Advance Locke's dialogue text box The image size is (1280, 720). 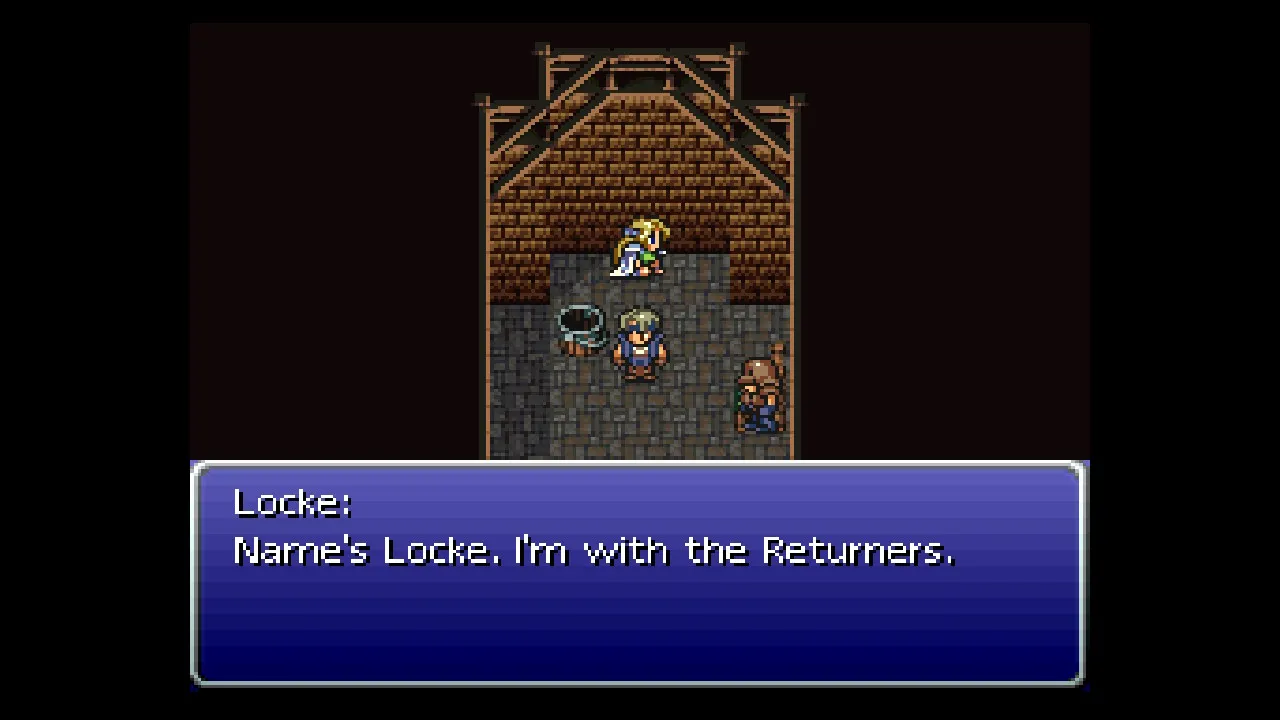tap(638, 573)
